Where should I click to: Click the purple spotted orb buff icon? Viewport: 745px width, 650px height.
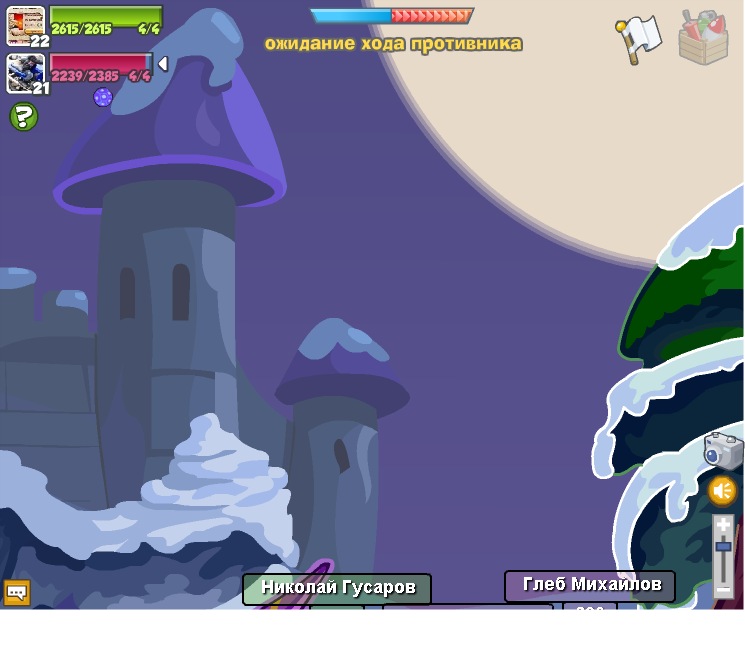(103, 97)
